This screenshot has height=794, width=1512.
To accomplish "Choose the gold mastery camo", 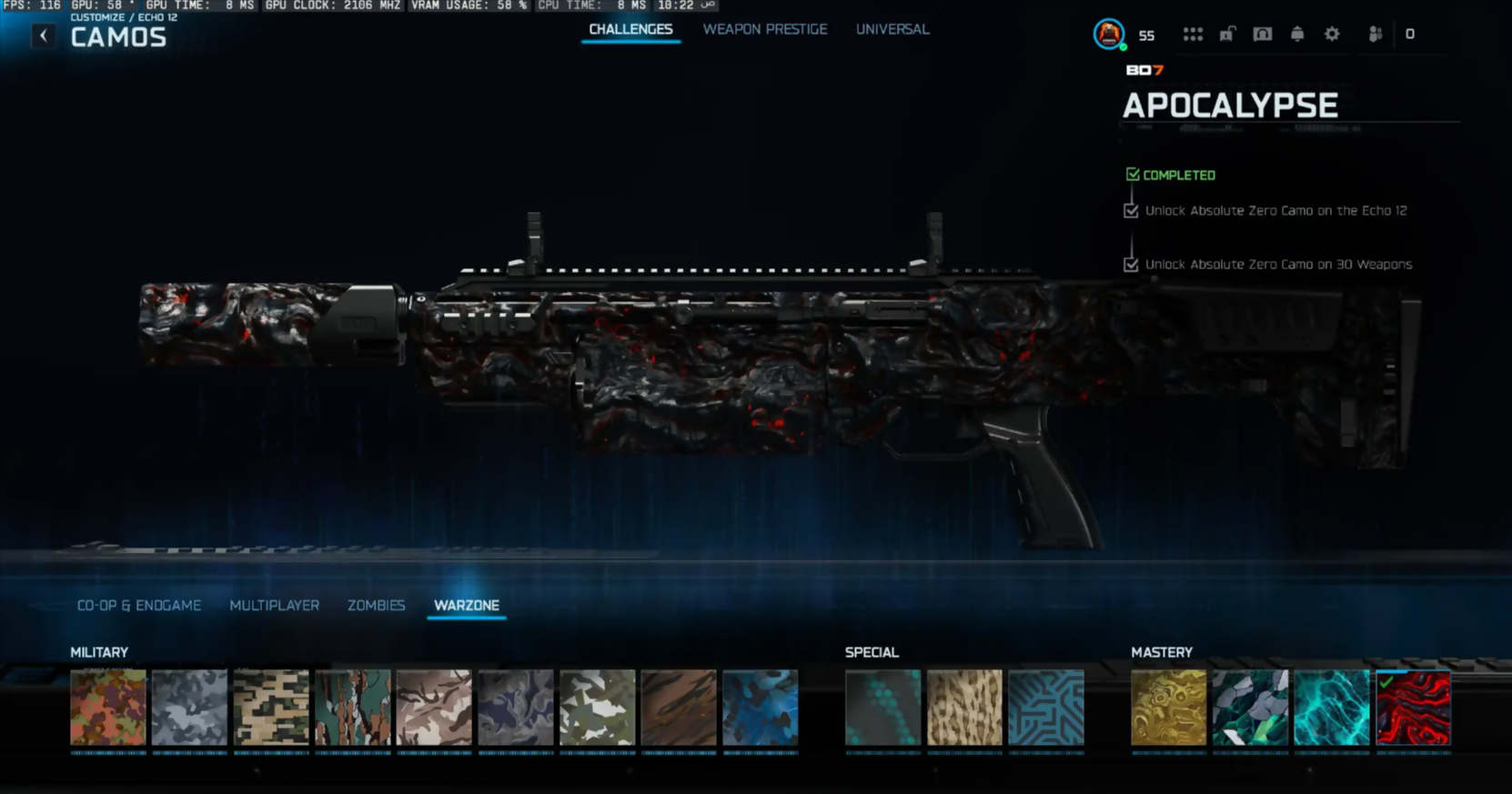I will click(1168, 708).
